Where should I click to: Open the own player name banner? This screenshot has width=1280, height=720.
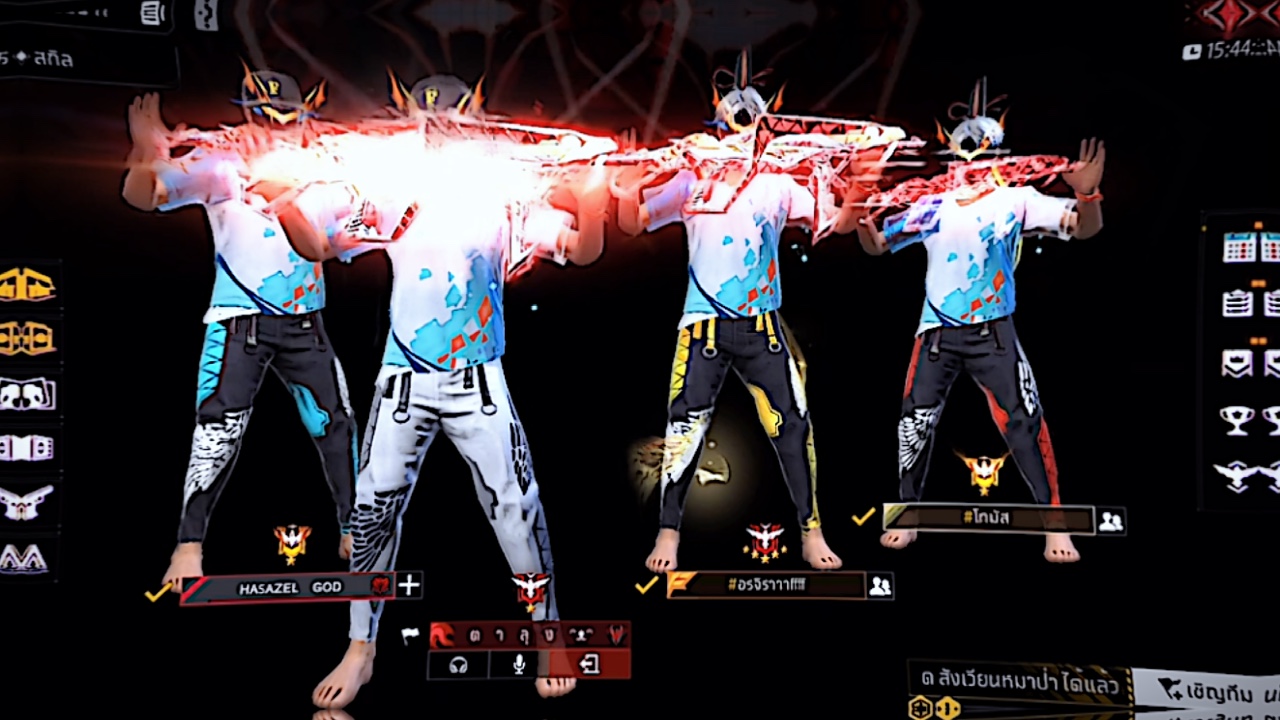(529, 635)
